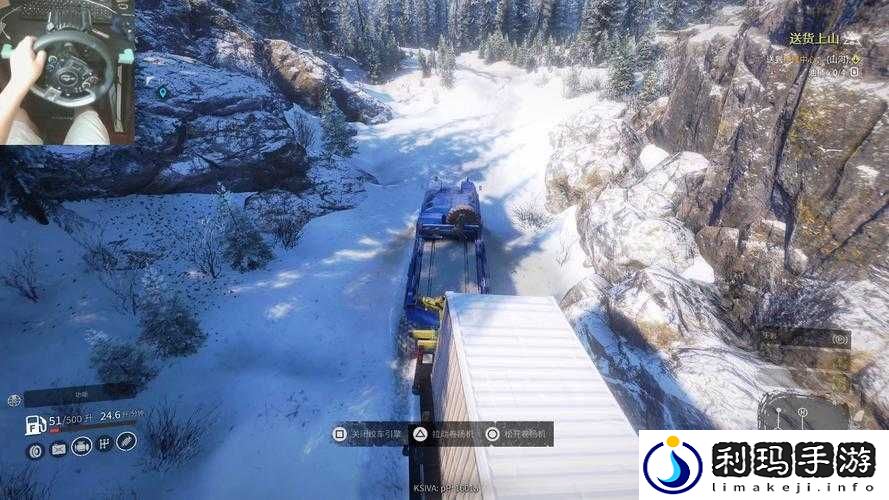Open the 利玛手游 watermark logo
889x500 pixels.
pyautogui.click(x=763, y=465)
